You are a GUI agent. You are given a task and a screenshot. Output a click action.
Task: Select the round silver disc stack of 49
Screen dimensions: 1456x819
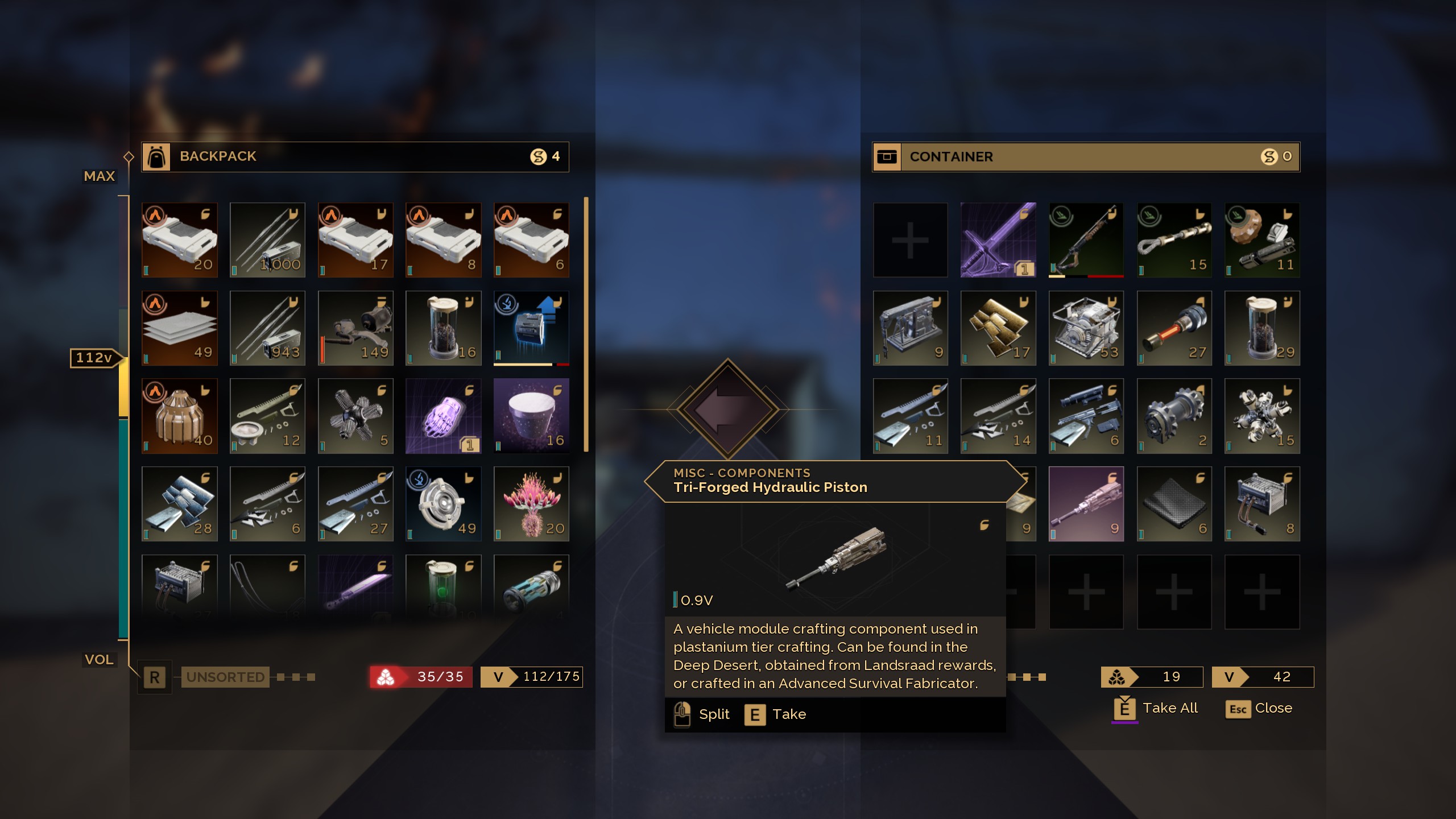coord(443,504)
